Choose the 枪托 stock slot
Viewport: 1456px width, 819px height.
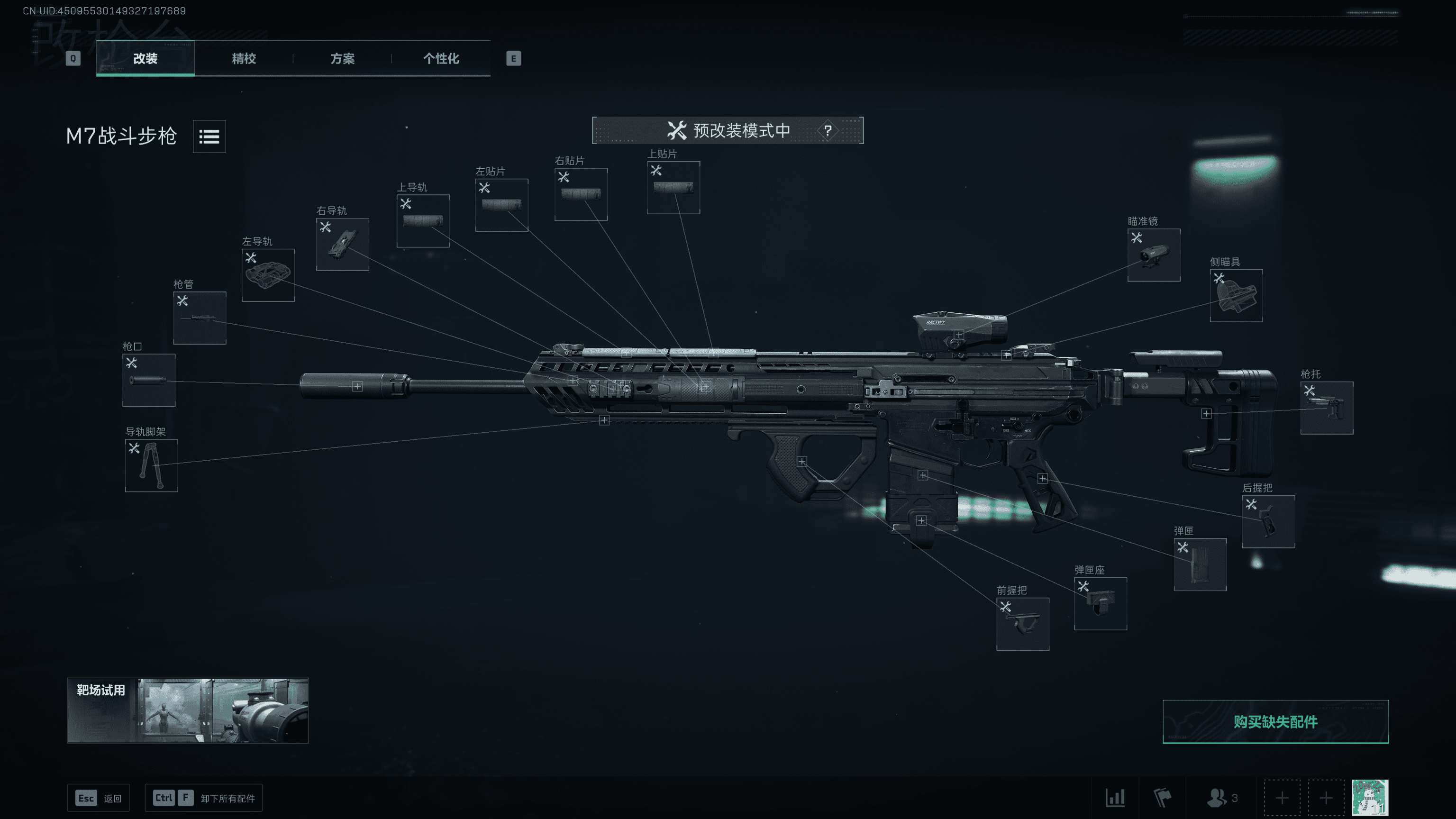(1327, 408)
